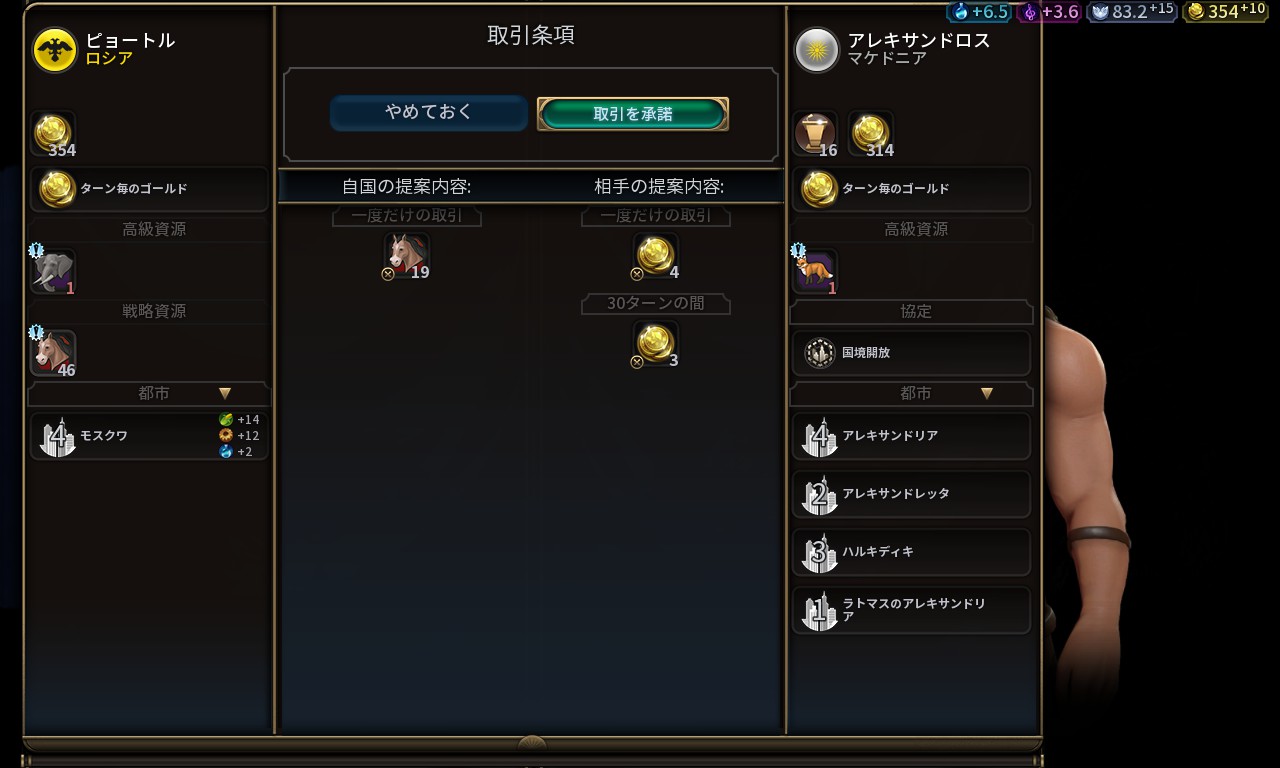Click the やめておく cancel button
The width and height of the screenshot is (1280, 768).
point(428,113)
